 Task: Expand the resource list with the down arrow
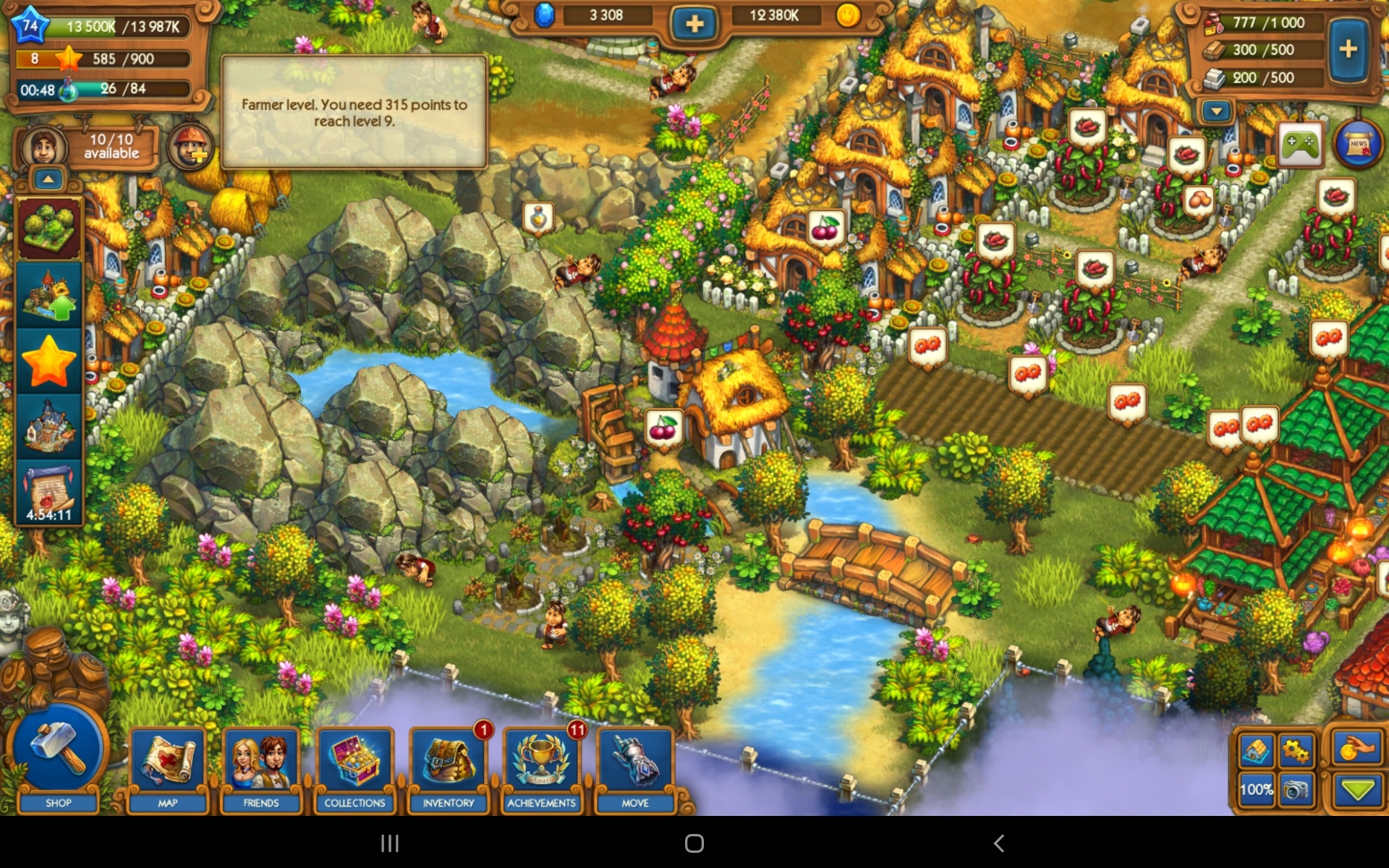(x=1217, y=111)
